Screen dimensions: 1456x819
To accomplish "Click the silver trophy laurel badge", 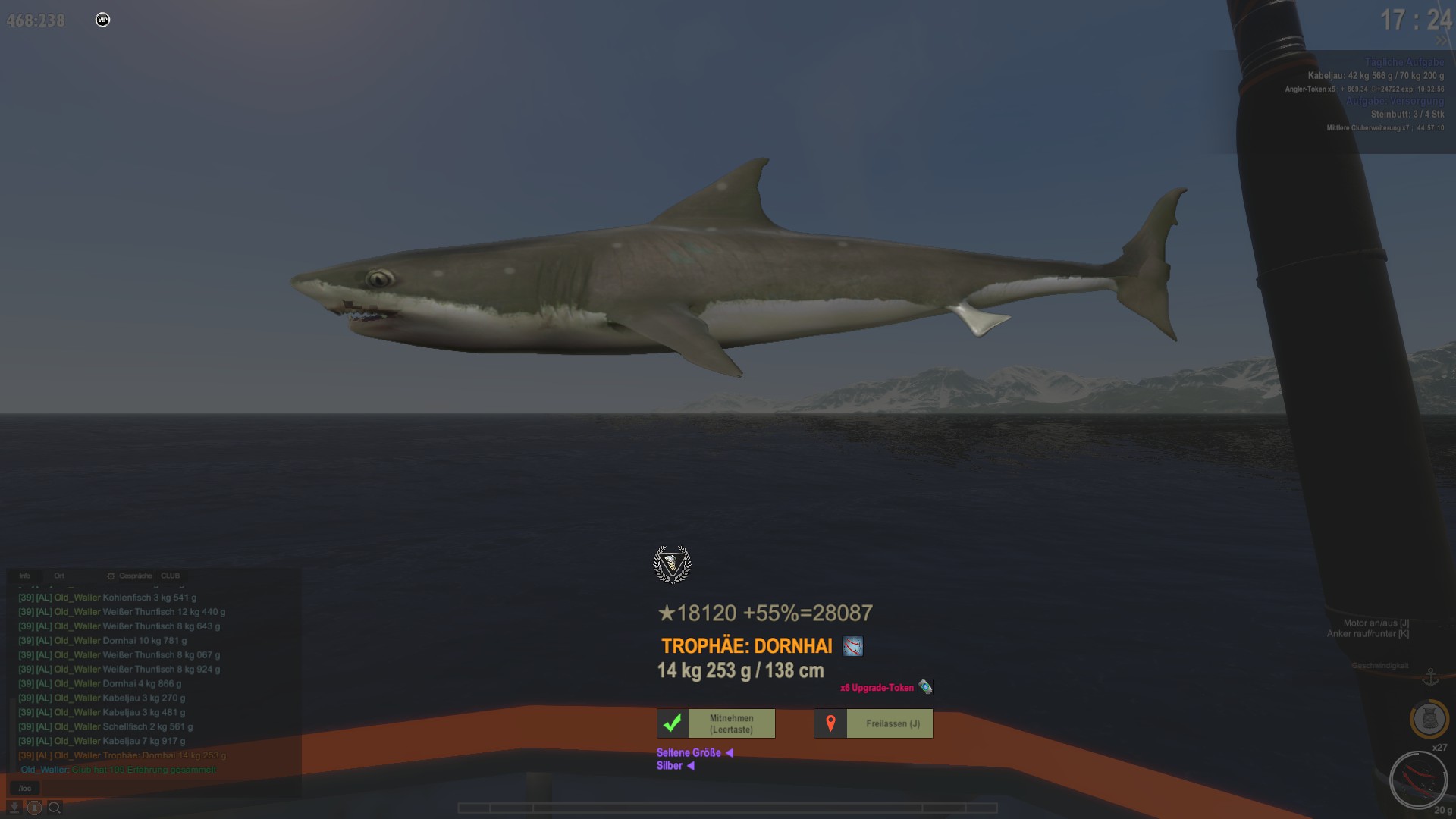I will coord(672,564).
